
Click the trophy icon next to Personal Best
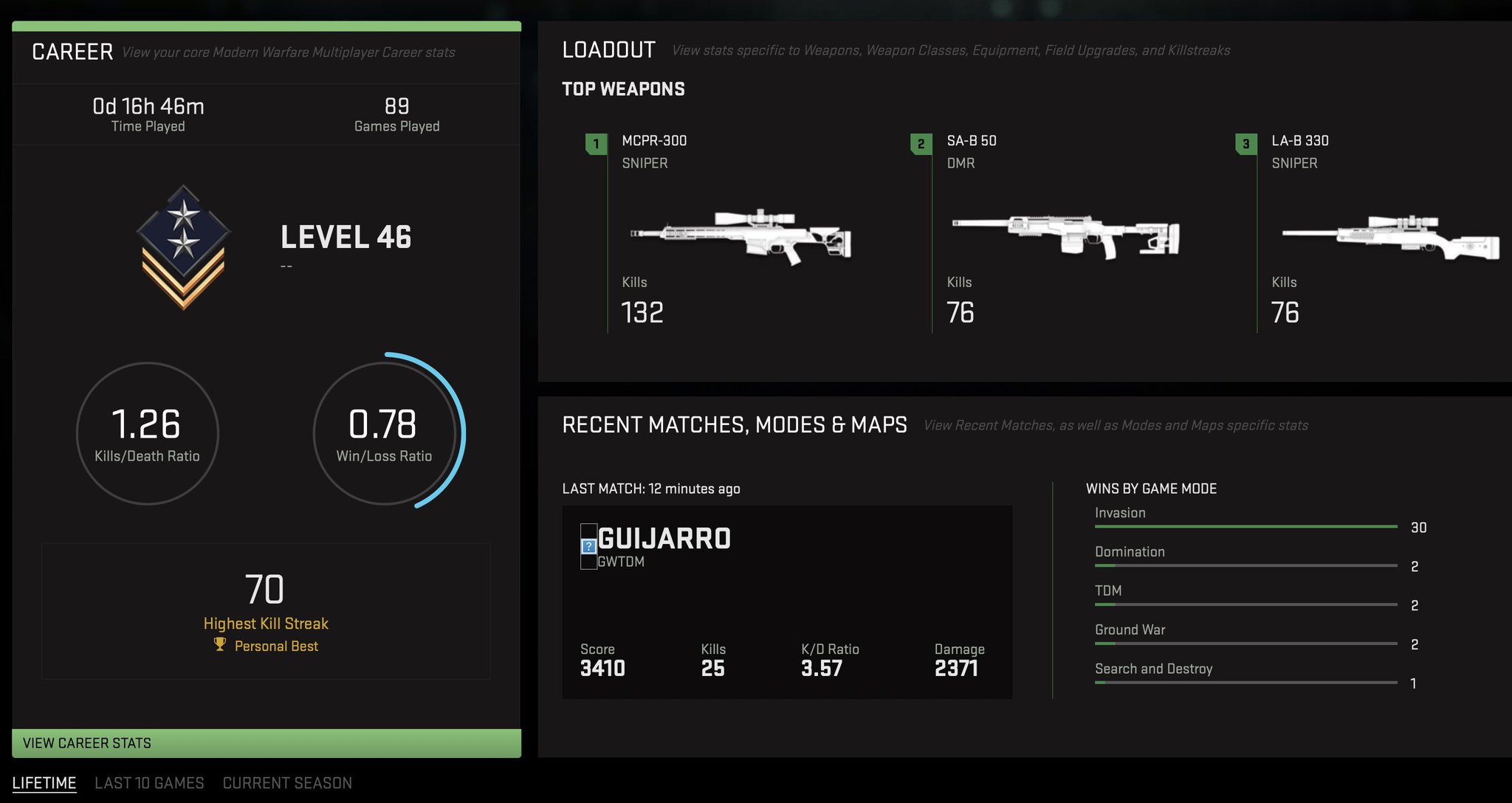tap(219, 646)
